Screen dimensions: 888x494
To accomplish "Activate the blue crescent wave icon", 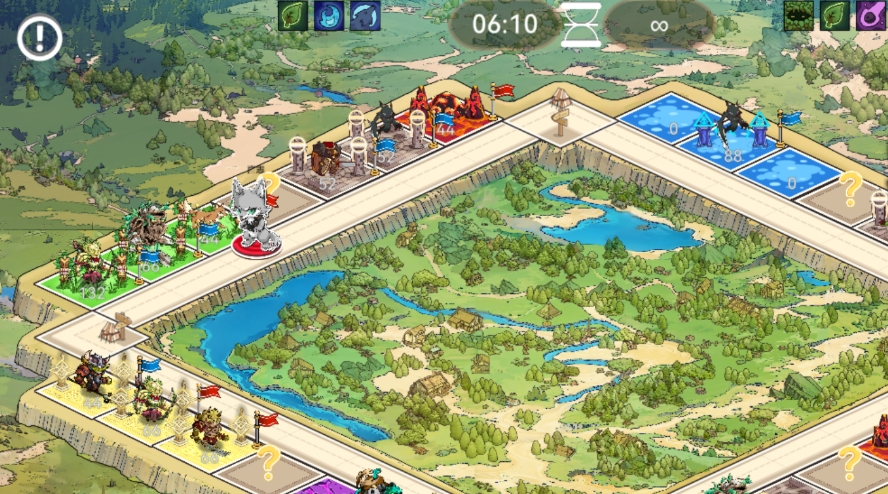I will 365,15.
